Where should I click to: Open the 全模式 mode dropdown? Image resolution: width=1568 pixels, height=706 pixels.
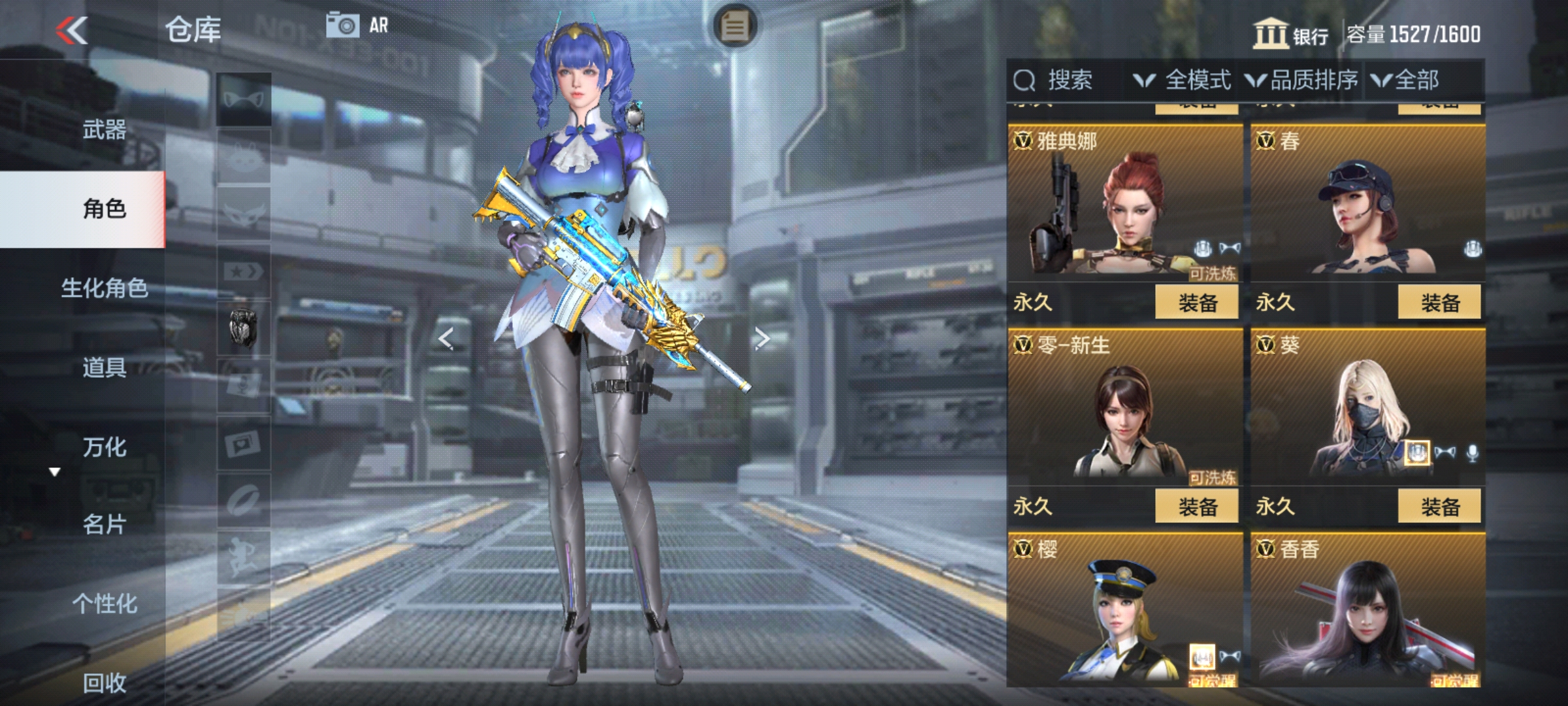pos(1183,80)
